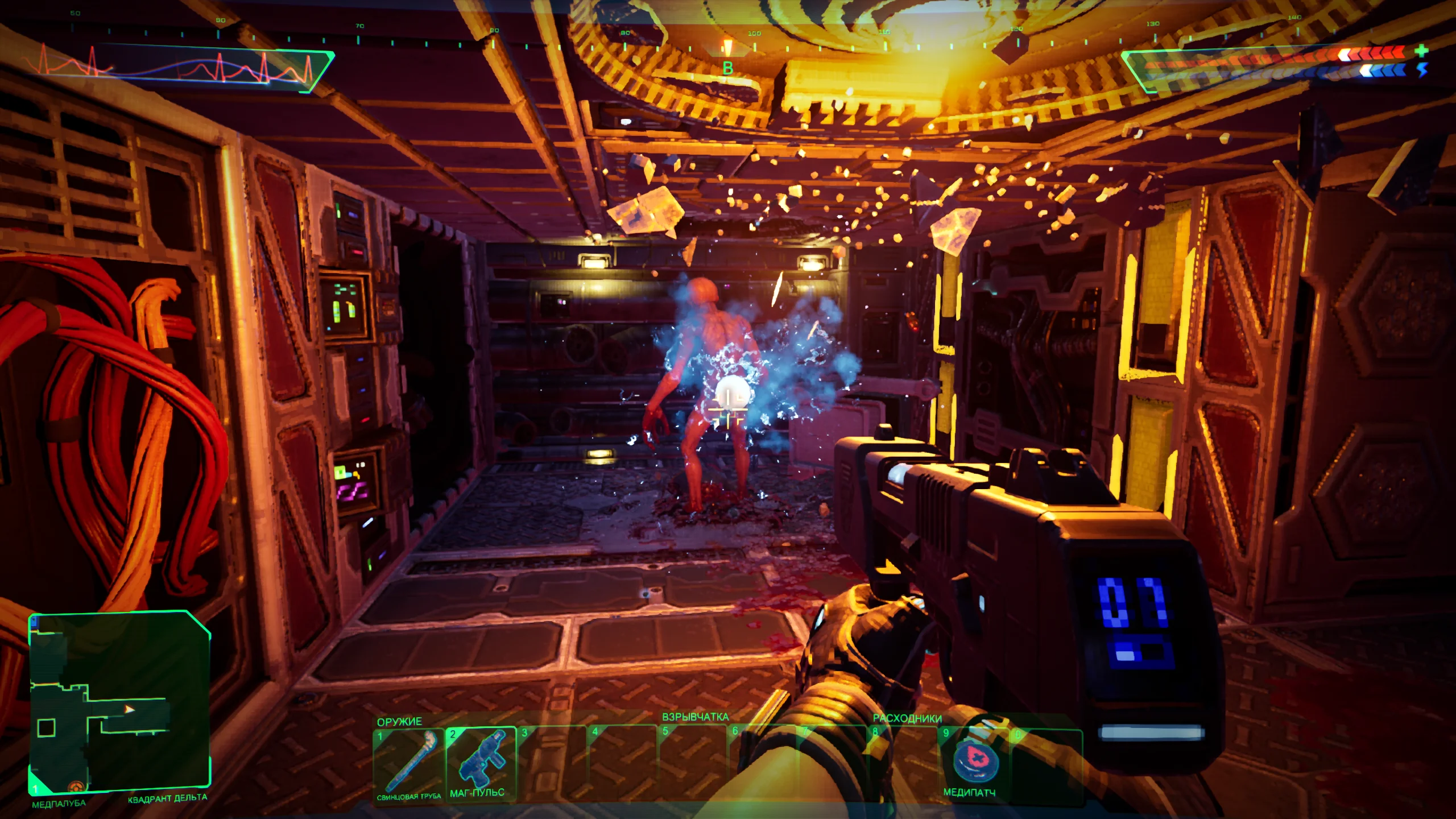Viewport: 1456px width, 819px height.
Task: Use the medipatch consumable slot
Action: [974, 762]
